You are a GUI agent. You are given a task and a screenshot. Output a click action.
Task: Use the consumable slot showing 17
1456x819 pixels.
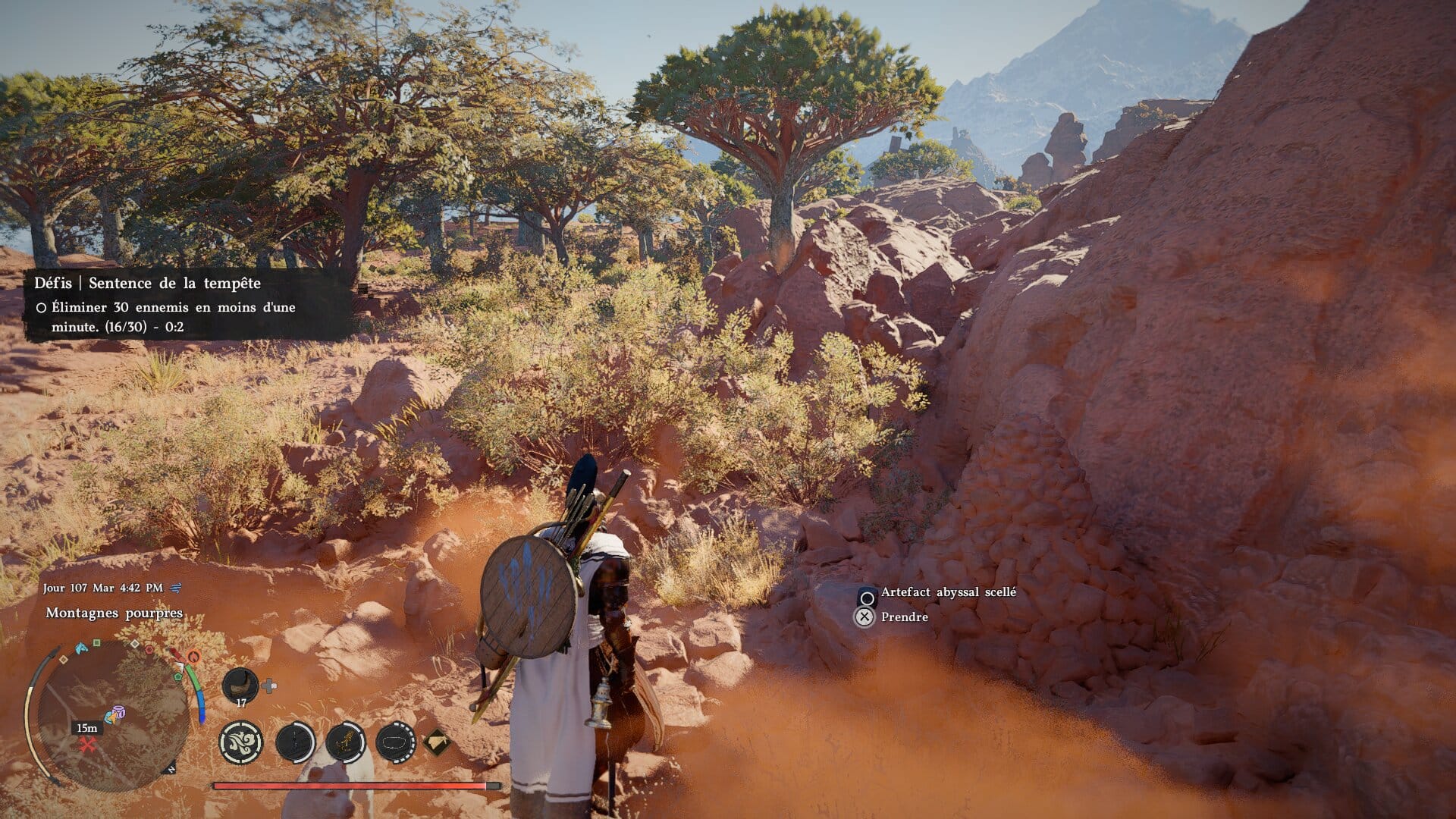click(240, 686)
